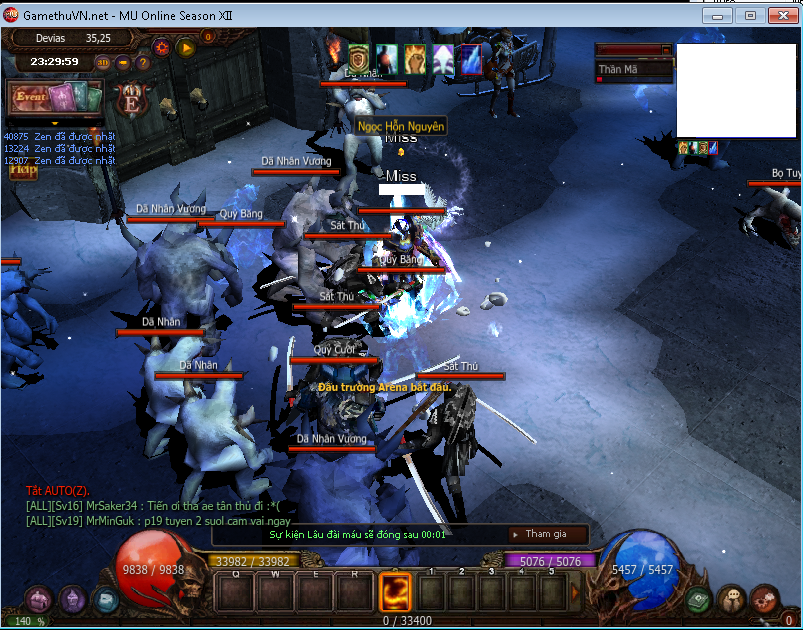Click the arrow beside the skill hotbar

[575, 592]
